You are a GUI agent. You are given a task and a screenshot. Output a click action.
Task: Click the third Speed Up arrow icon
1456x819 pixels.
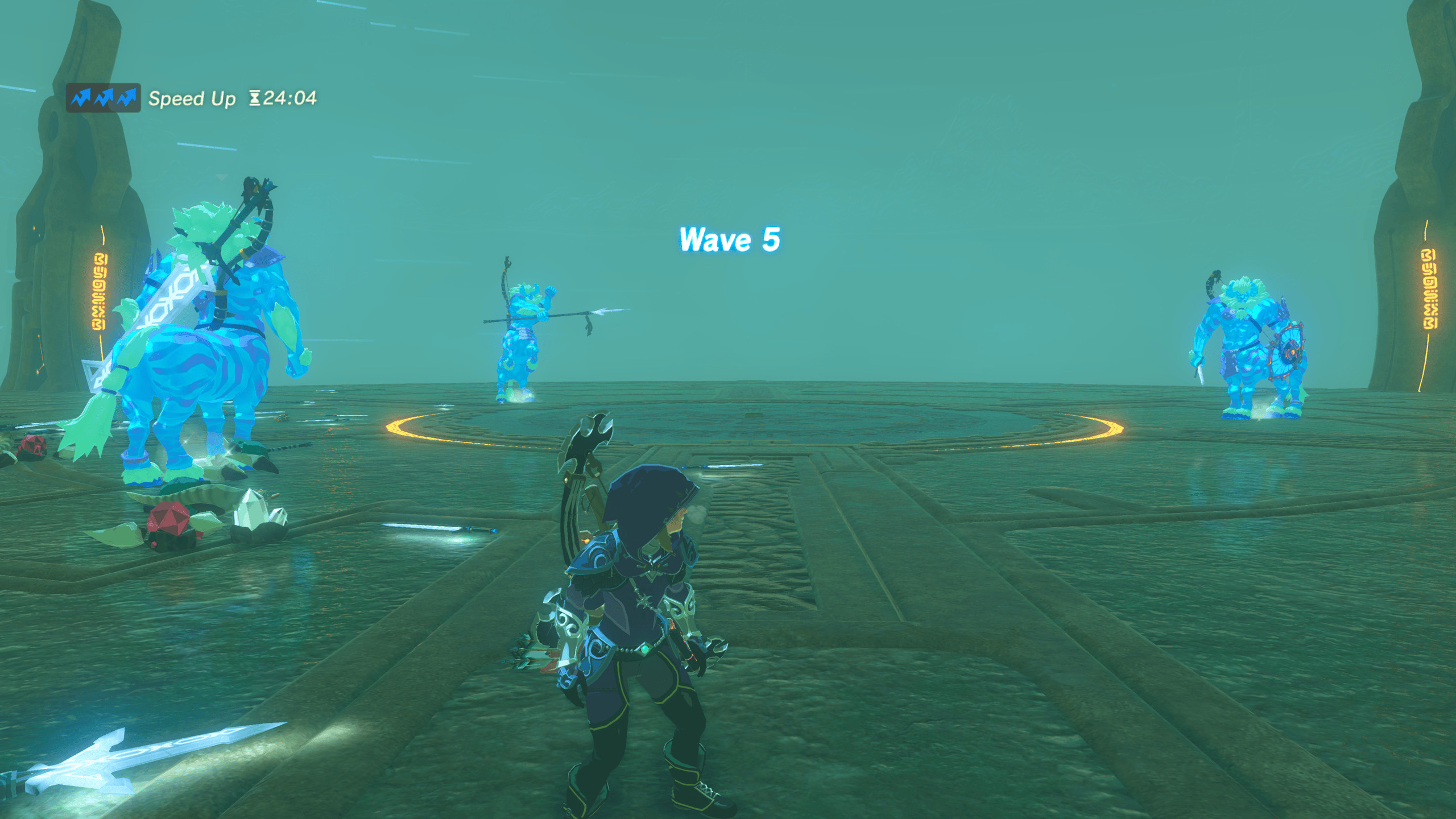click(129, 97)
